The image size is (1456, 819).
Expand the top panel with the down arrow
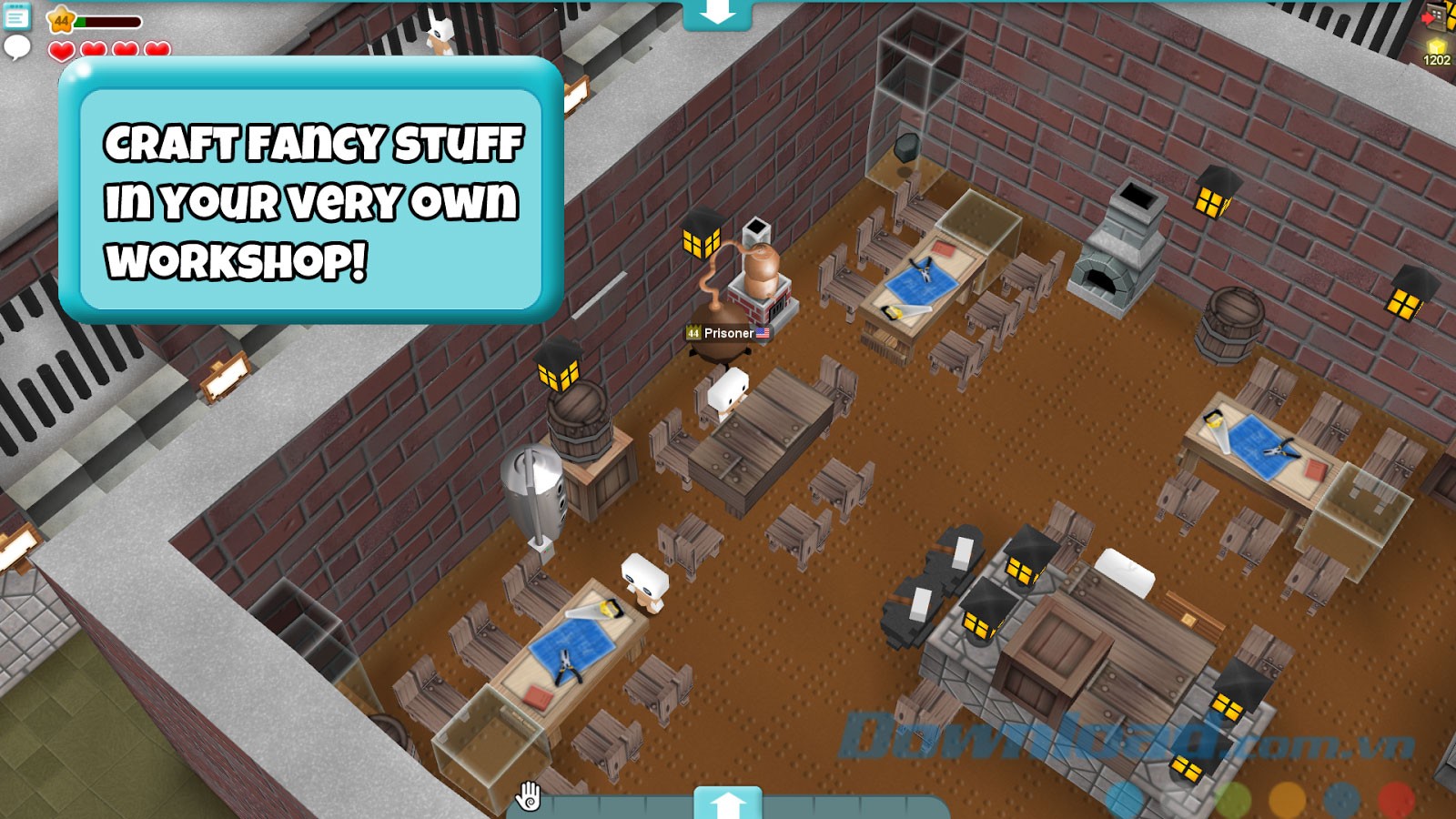click(x=717, y=13)
